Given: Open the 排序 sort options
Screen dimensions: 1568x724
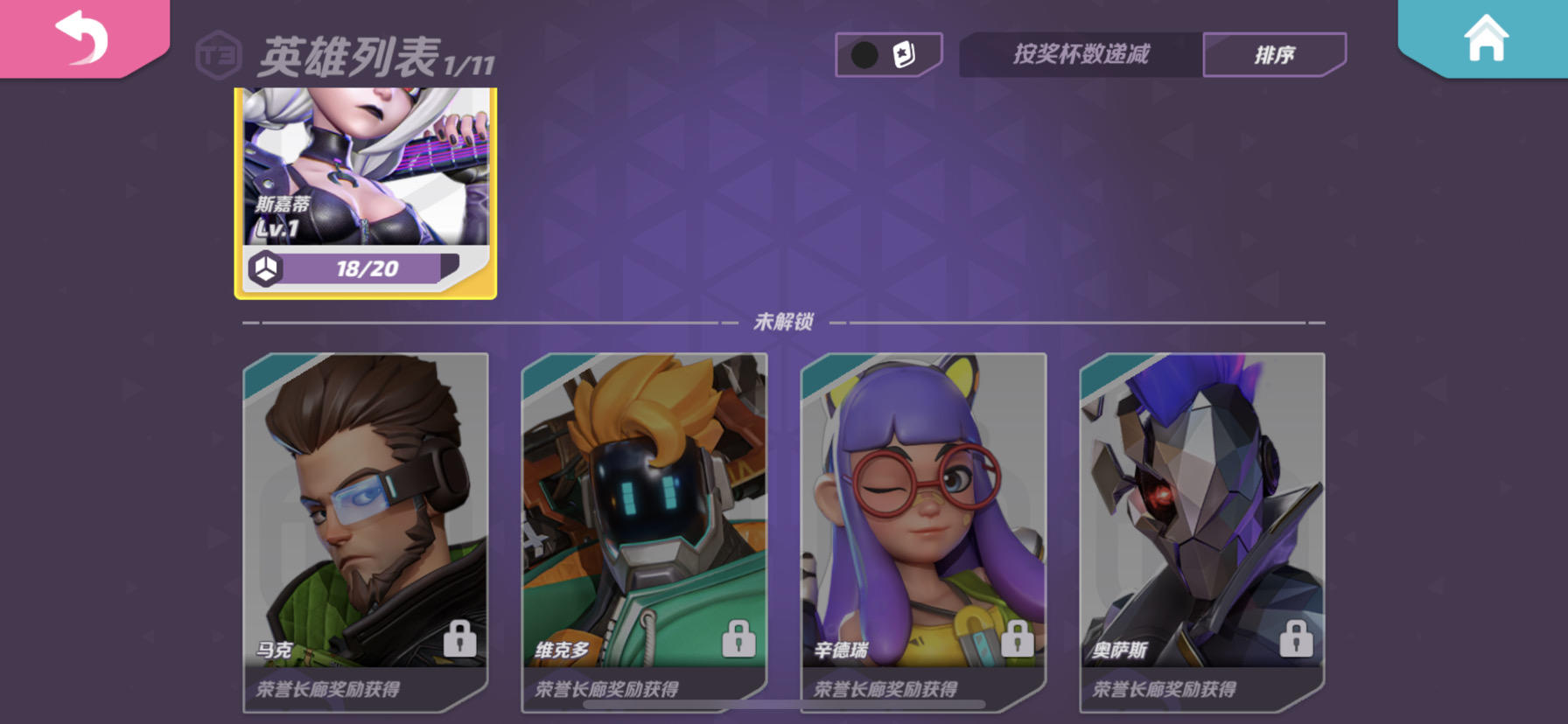Looking at the screenshot, I should 1273,53.
